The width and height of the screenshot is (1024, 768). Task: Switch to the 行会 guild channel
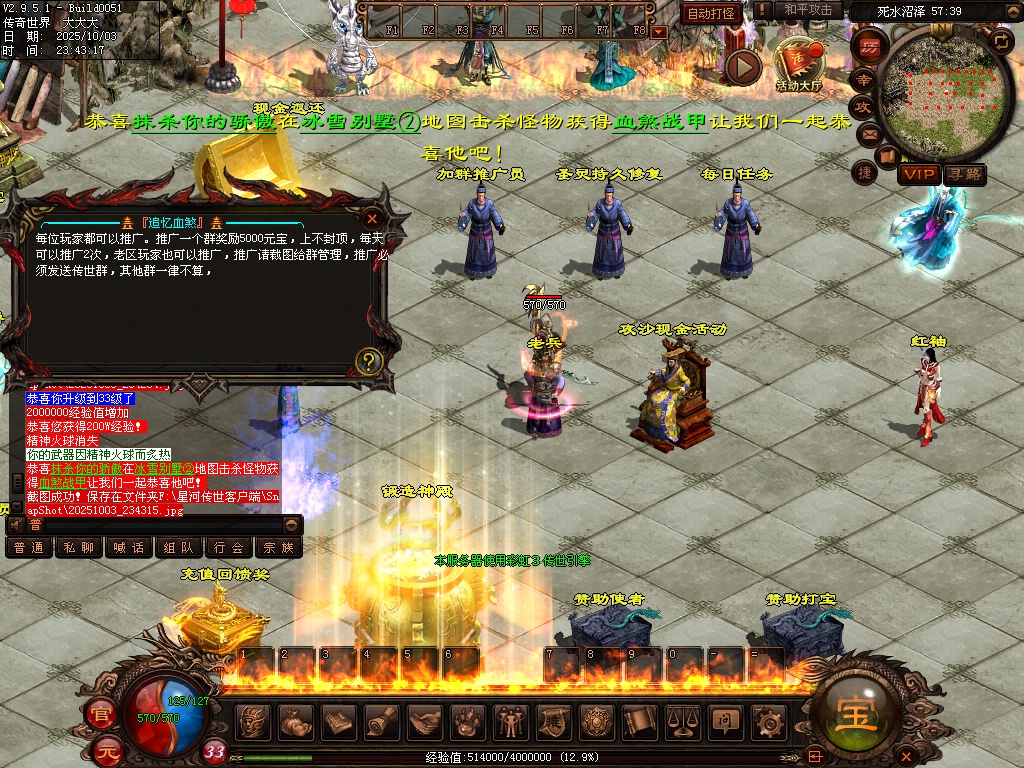click(229, 547)
